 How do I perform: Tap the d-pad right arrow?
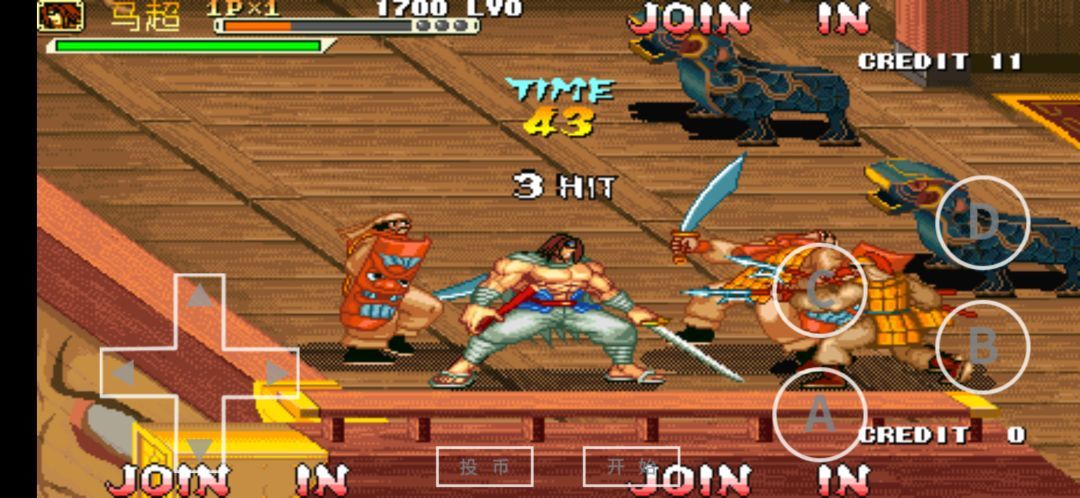coord(277,373)
